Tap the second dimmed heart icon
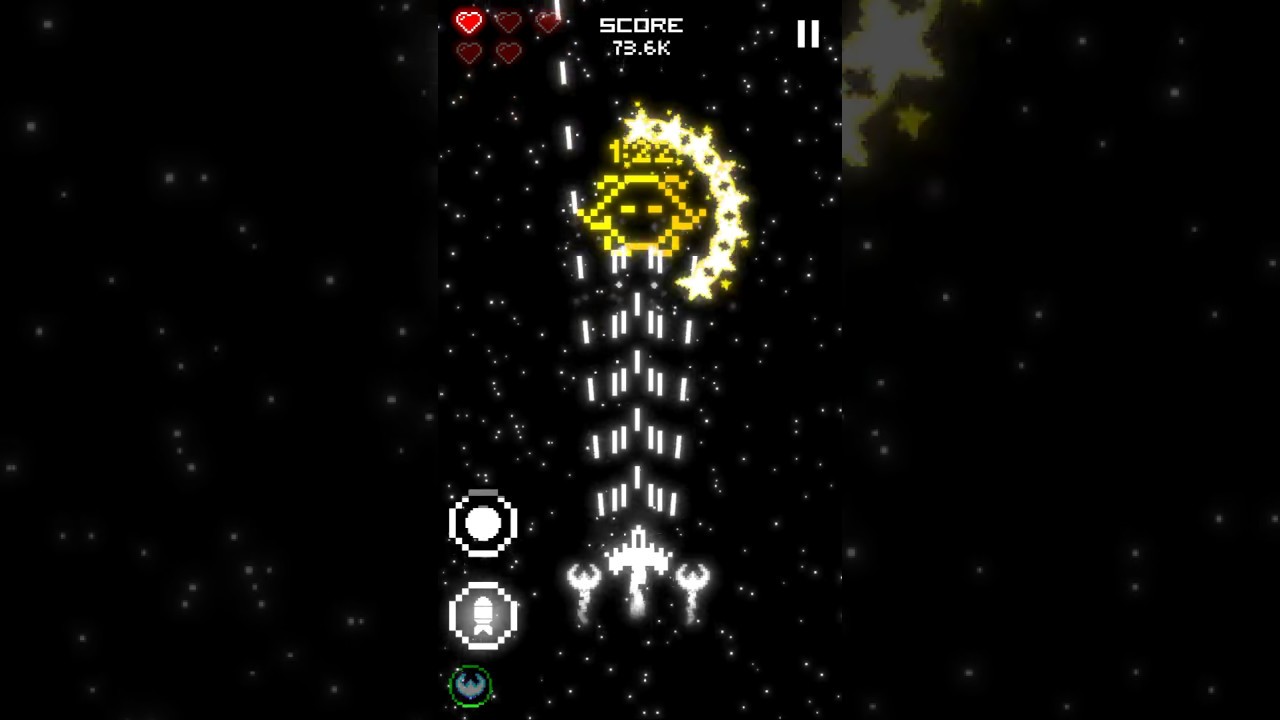 click(x=508, y=21)
